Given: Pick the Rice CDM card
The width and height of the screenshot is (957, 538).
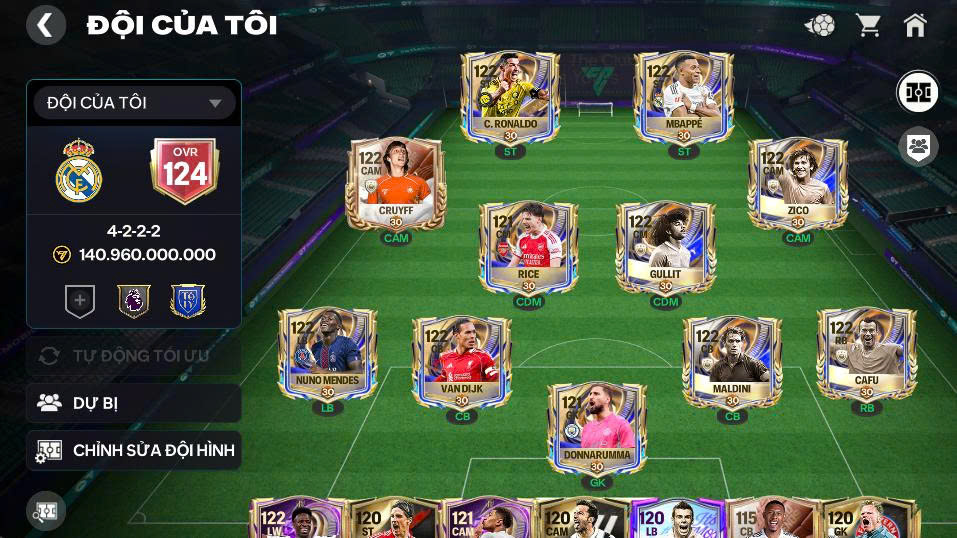Looking at the screenshot, I should [x=528, y=248].
